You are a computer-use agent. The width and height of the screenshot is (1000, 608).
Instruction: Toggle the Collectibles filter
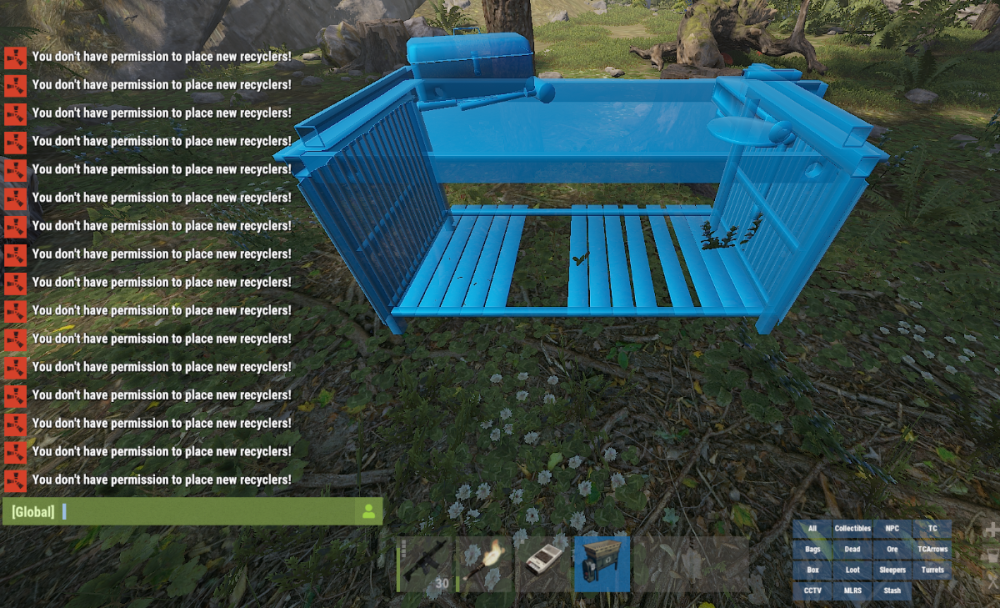853,528
